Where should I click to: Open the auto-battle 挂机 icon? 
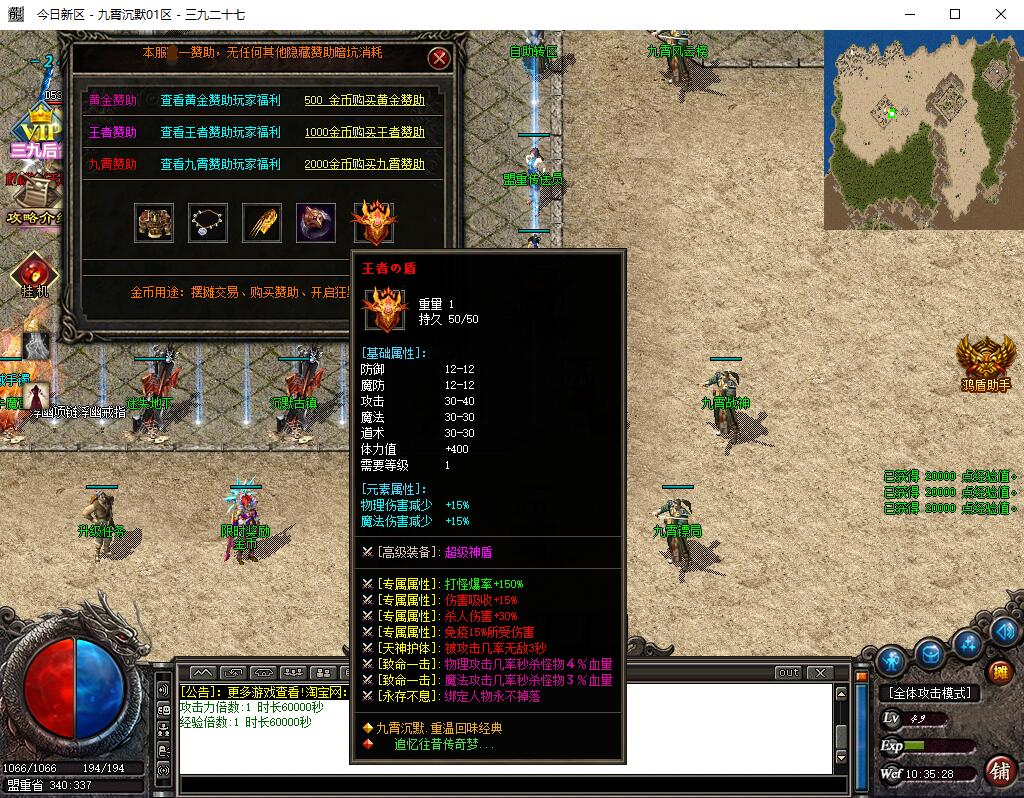35,275
